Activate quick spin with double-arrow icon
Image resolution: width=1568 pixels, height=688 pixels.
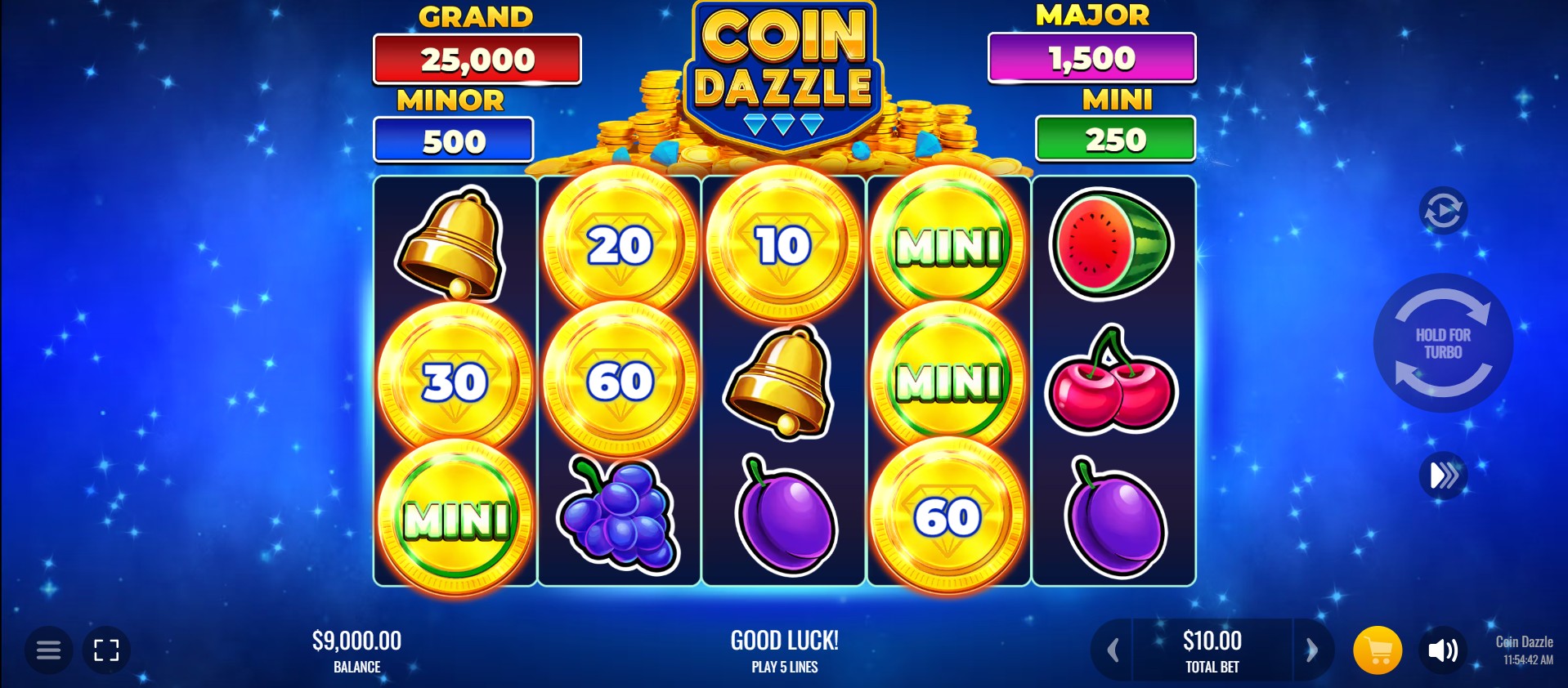[1444, 475]
